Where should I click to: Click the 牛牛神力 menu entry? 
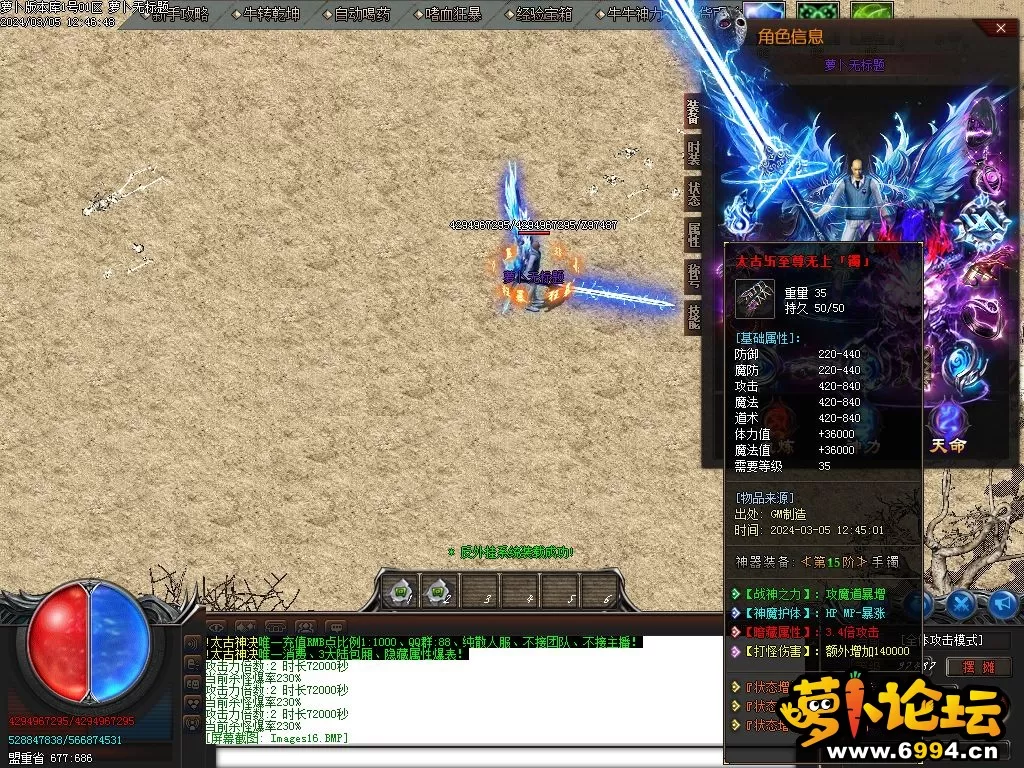pyautogui.click(x=633, y=14)
